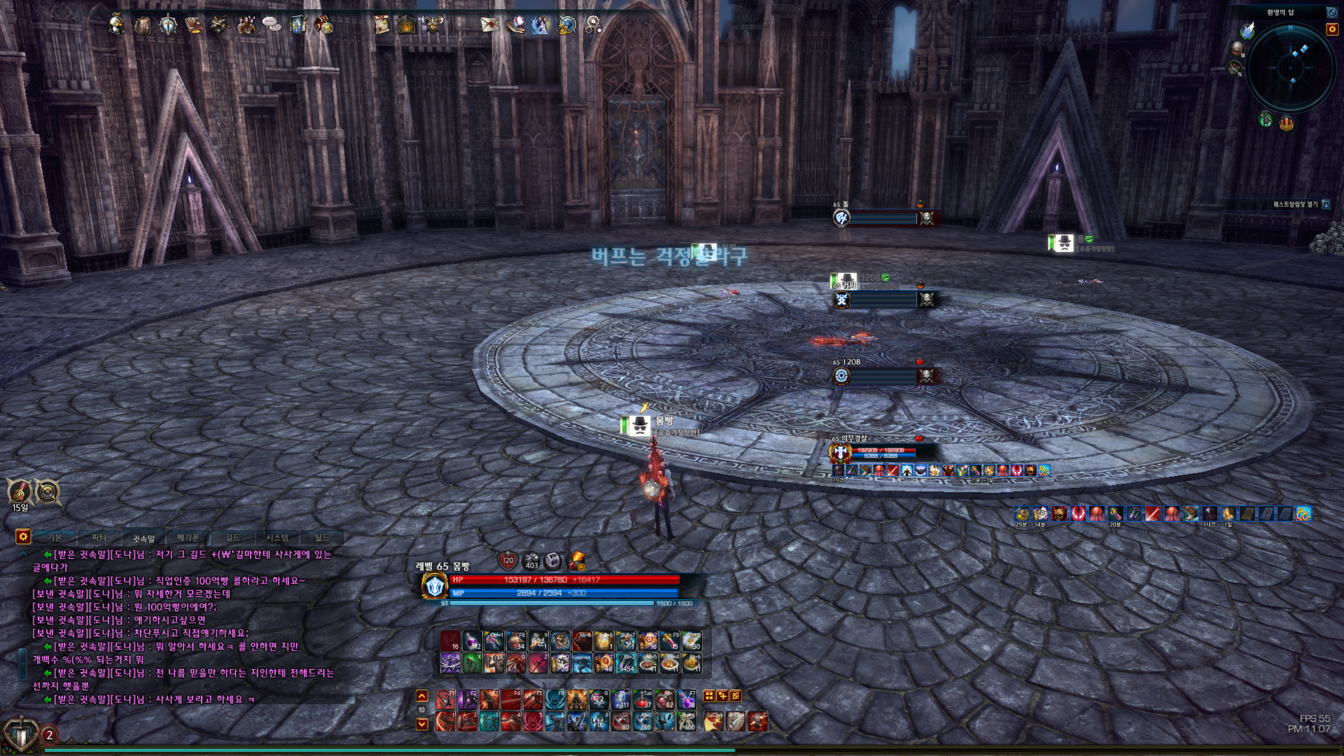The height and width of the screenshot is (756, 1344).
Task: Open the gear settings icon in top menu
Action: click(x=593, y=25)
